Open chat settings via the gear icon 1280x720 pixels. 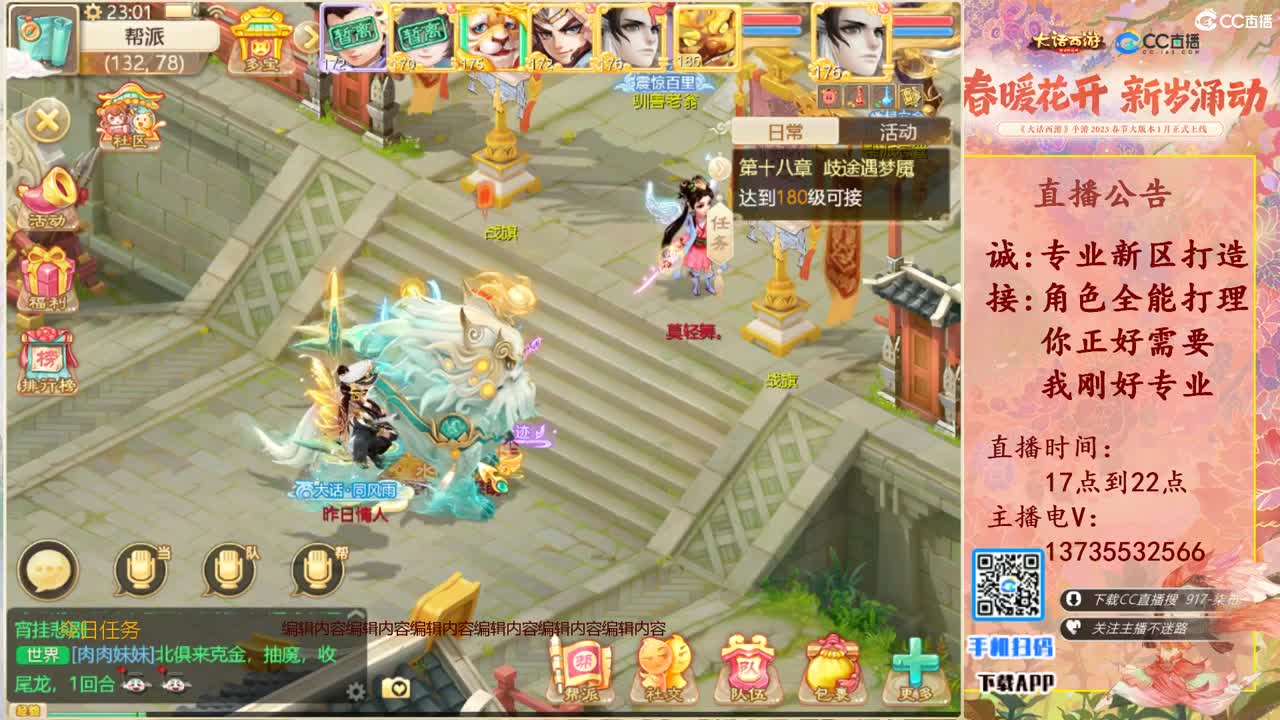click(357, 693)
